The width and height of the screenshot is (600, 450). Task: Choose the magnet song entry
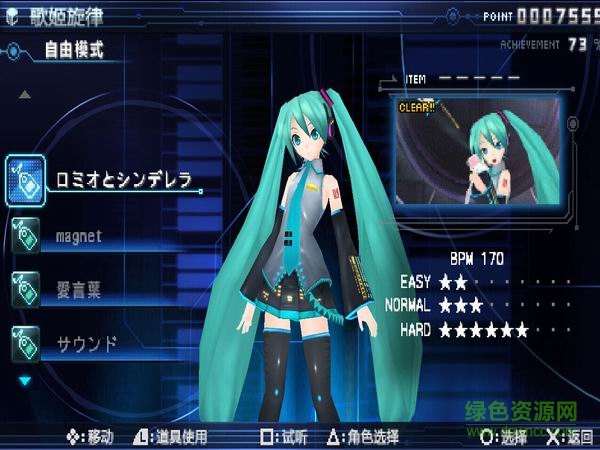78,236
